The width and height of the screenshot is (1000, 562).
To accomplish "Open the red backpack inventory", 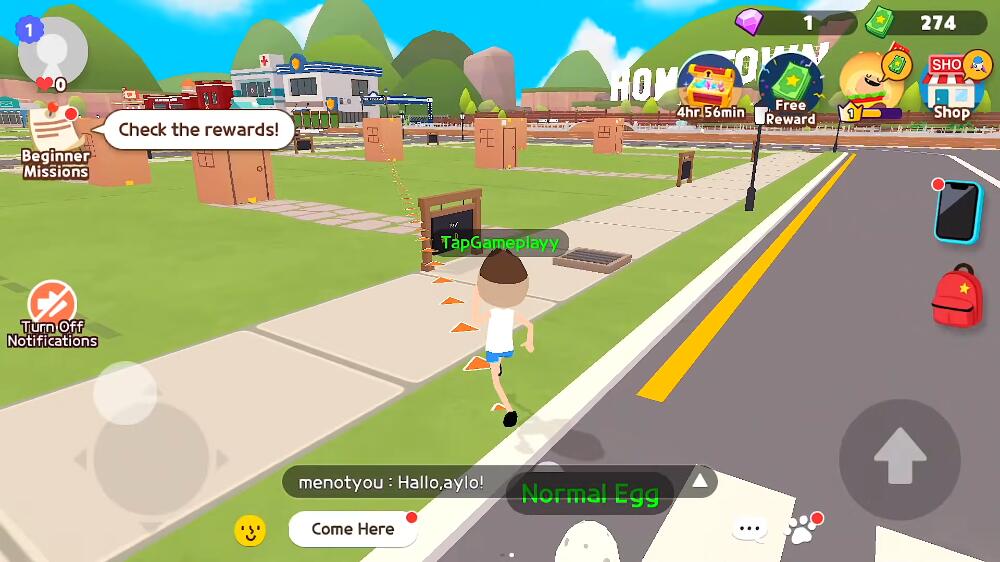I will (x=957, y=296).
